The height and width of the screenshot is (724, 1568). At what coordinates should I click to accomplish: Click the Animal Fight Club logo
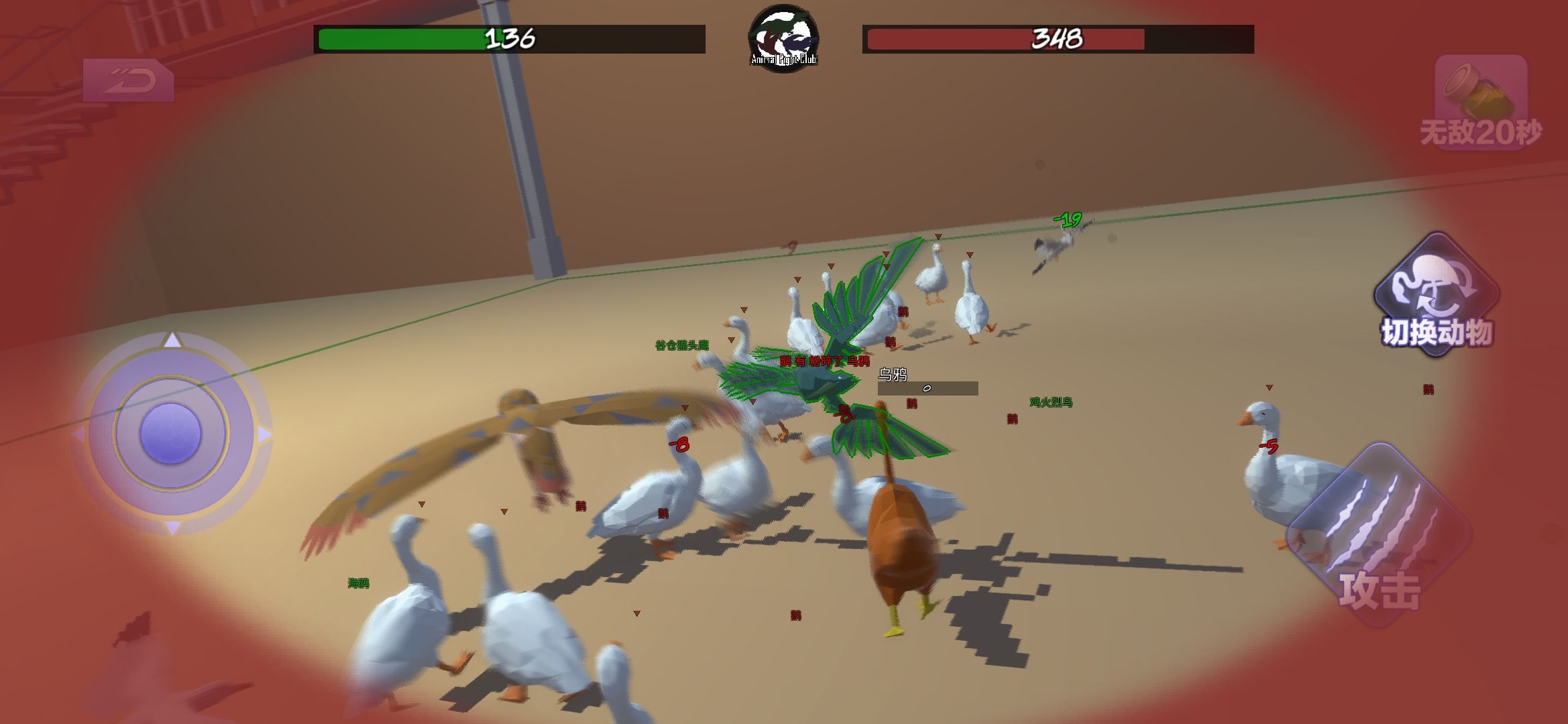783,38
